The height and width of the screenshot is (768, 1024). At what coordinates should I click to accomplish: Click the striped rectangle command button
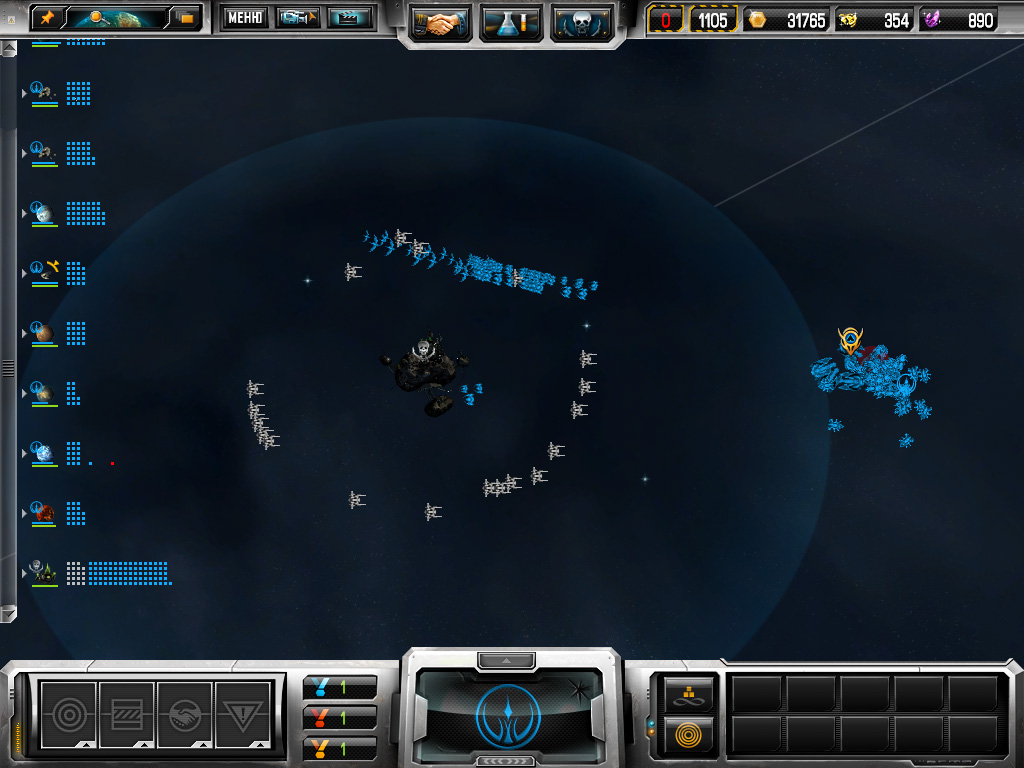pyautogui.click(x=126, y=714)
